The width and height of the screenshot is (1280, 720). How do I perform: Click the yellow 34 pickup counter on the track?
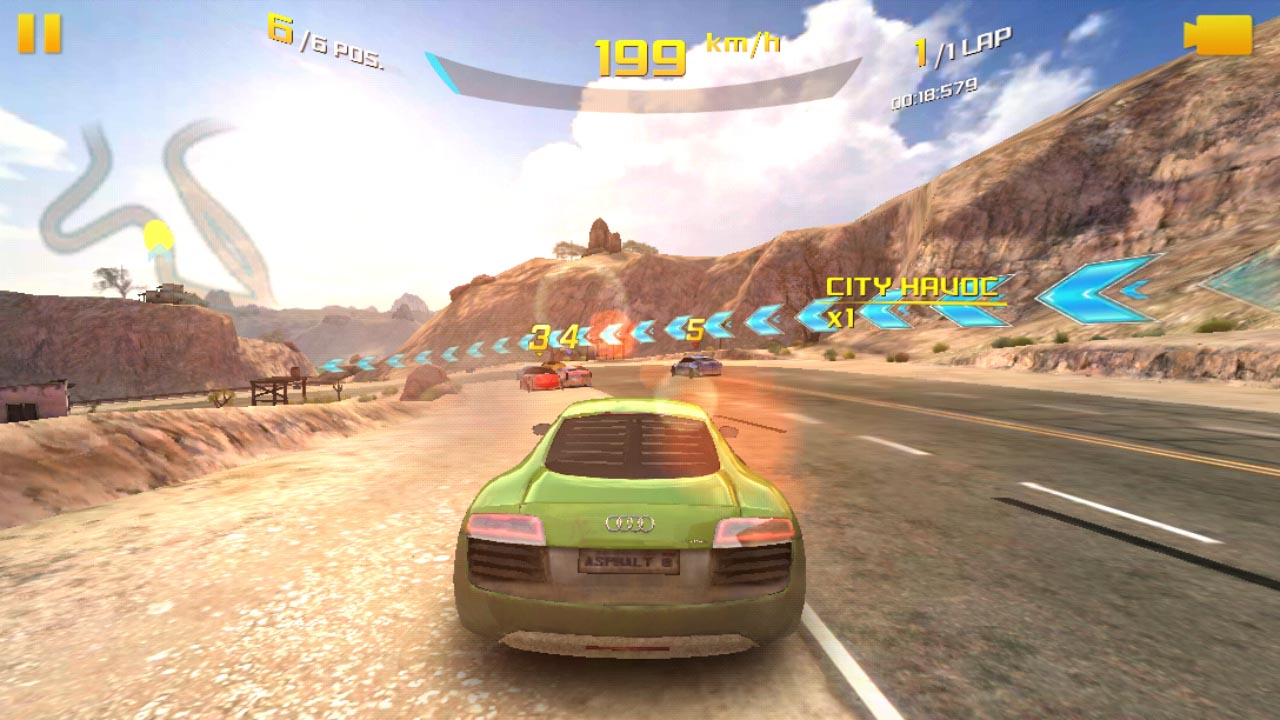pos(553,335)
